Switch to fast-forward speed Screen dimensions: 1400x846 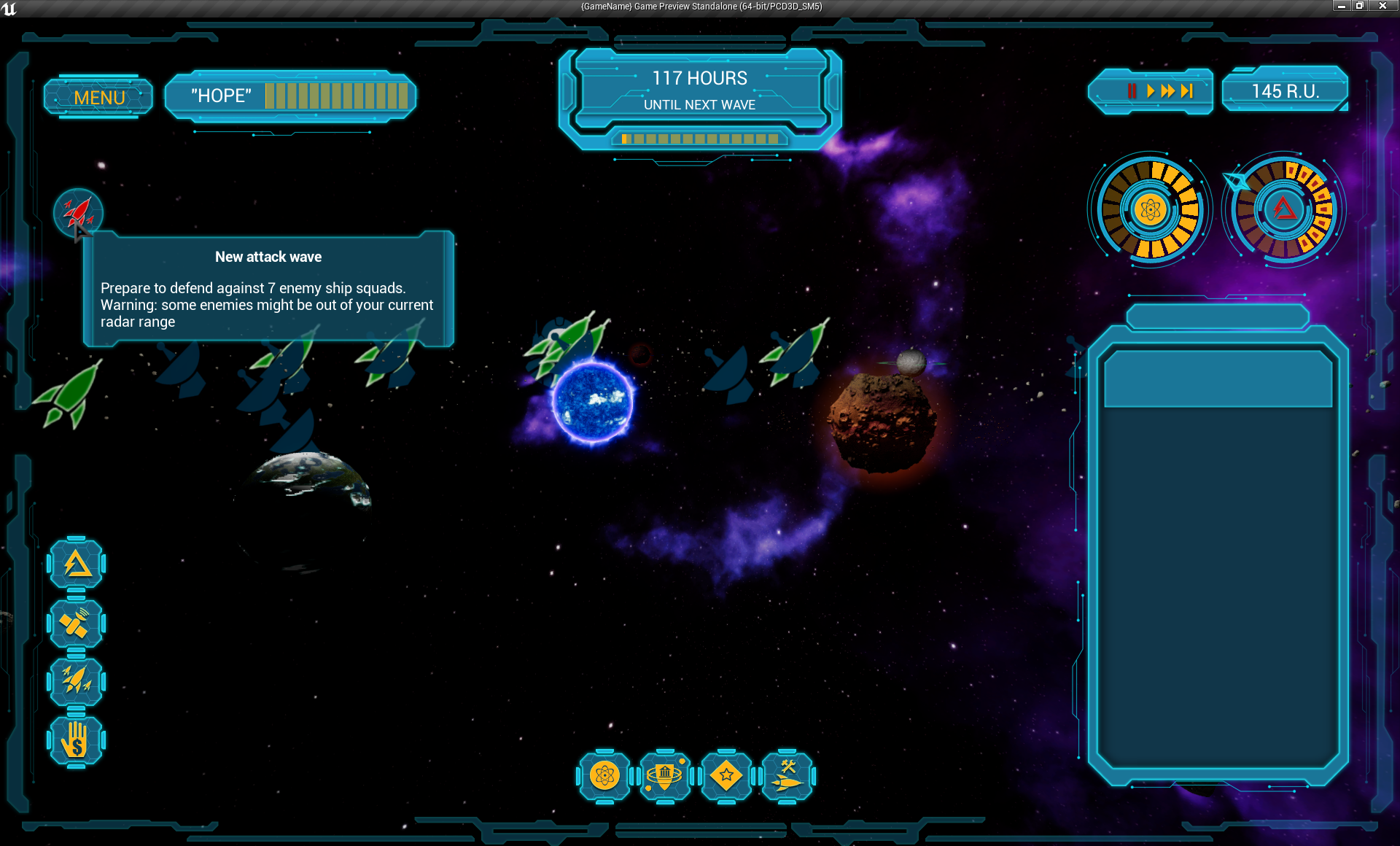click(x=1167, y=91)
